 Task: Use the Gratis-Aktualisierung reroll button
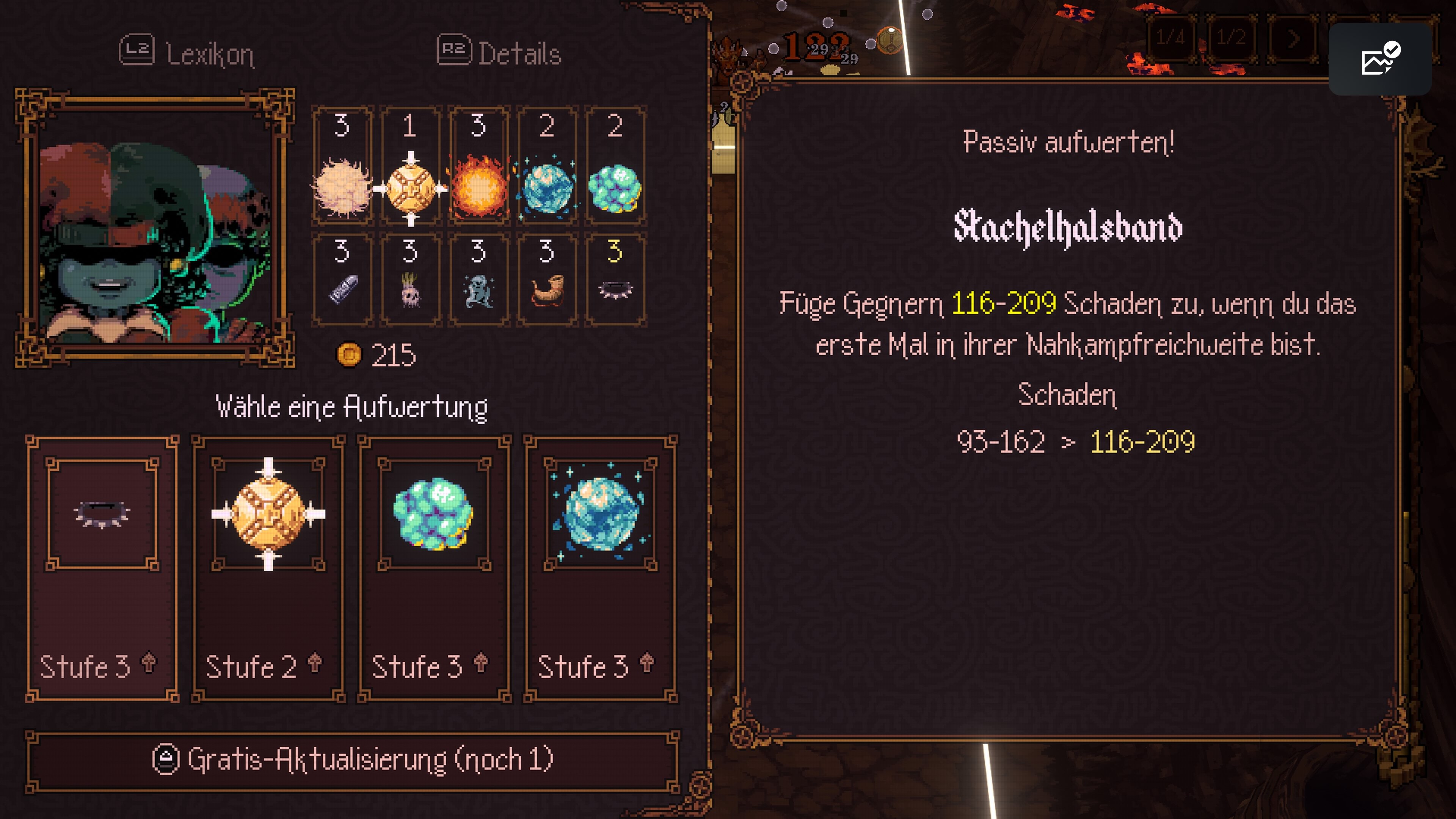(x=353, y=761)
